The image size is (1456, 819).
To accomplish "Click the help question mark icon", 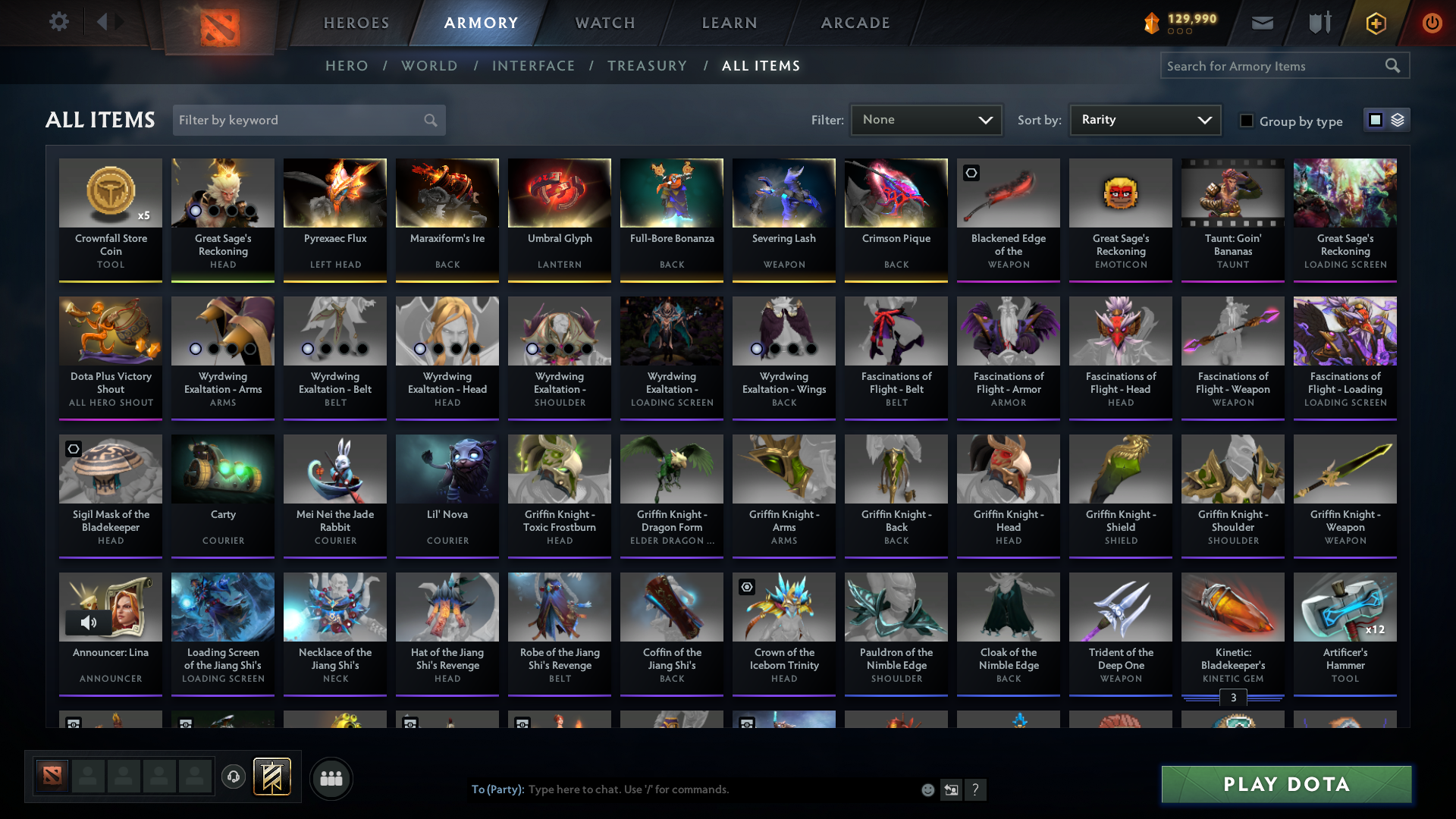I will [976, 789].
